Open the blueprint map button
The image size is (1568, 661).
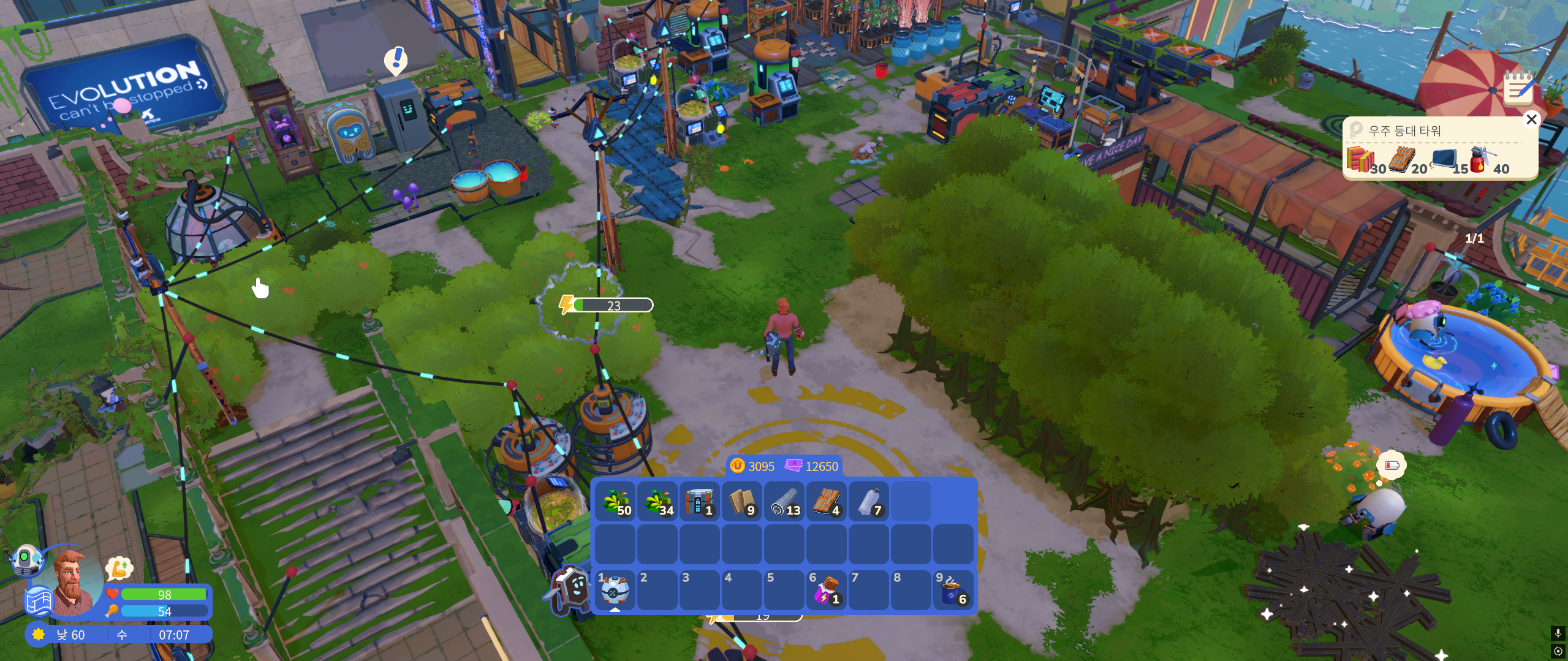pyautogui.click(x=39, y=600)
